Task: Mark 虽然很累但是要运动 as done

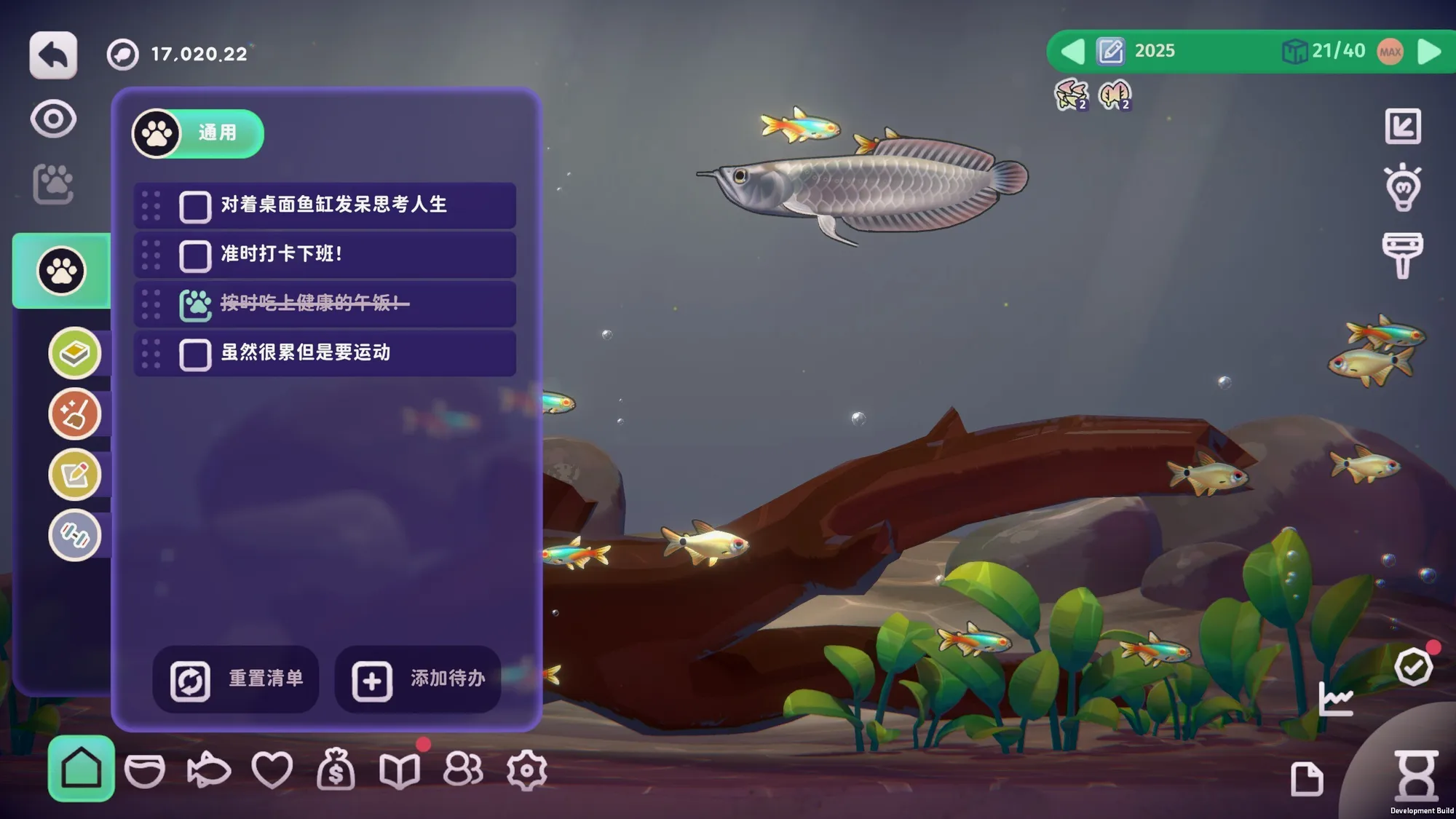Action: pos(195,355)
